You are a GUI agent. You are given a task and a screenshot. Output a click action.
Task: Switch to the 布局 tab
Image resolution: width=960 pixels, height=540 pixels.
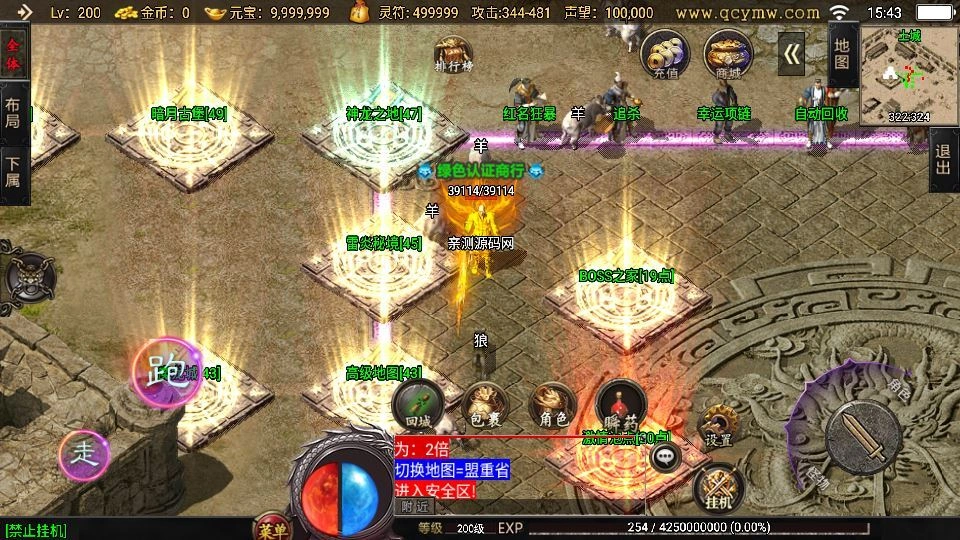pos(13,112)
